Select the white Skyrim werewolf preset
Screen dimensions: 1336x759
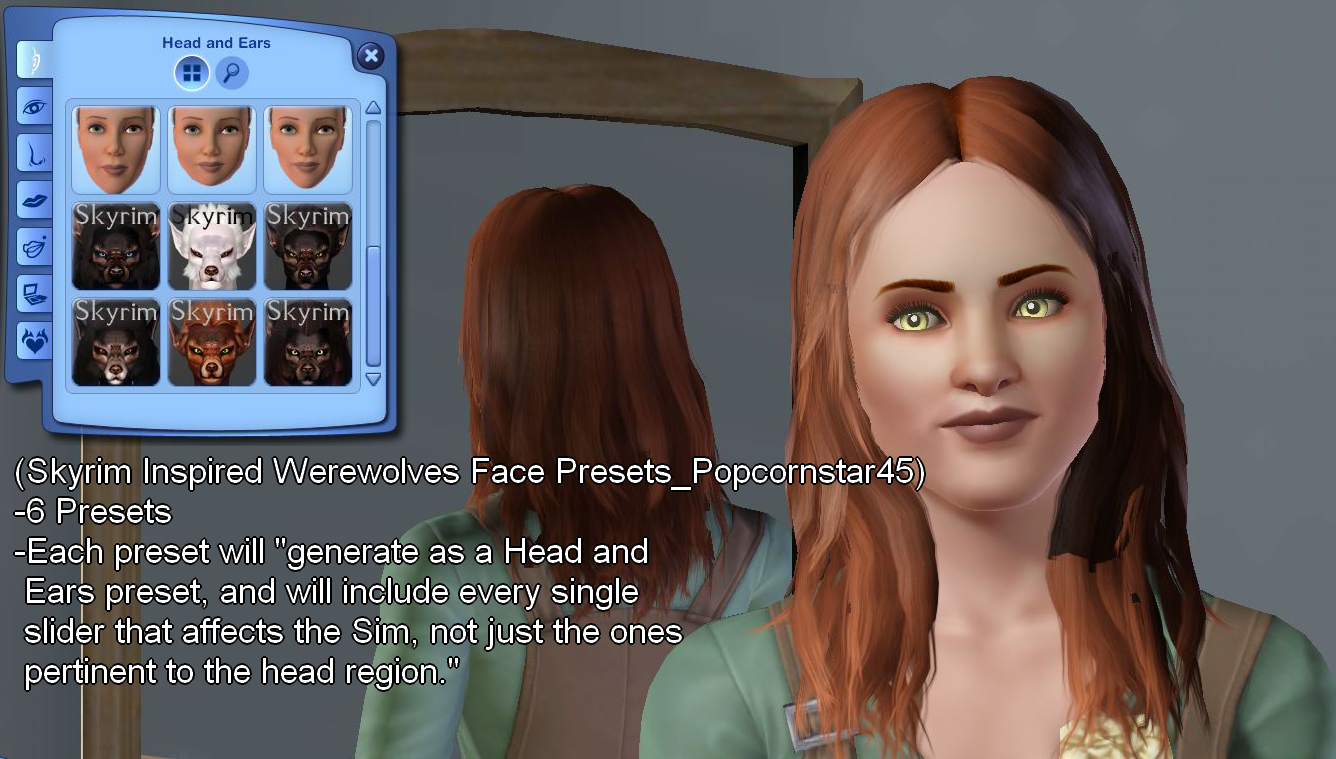(x=212, y=245)
